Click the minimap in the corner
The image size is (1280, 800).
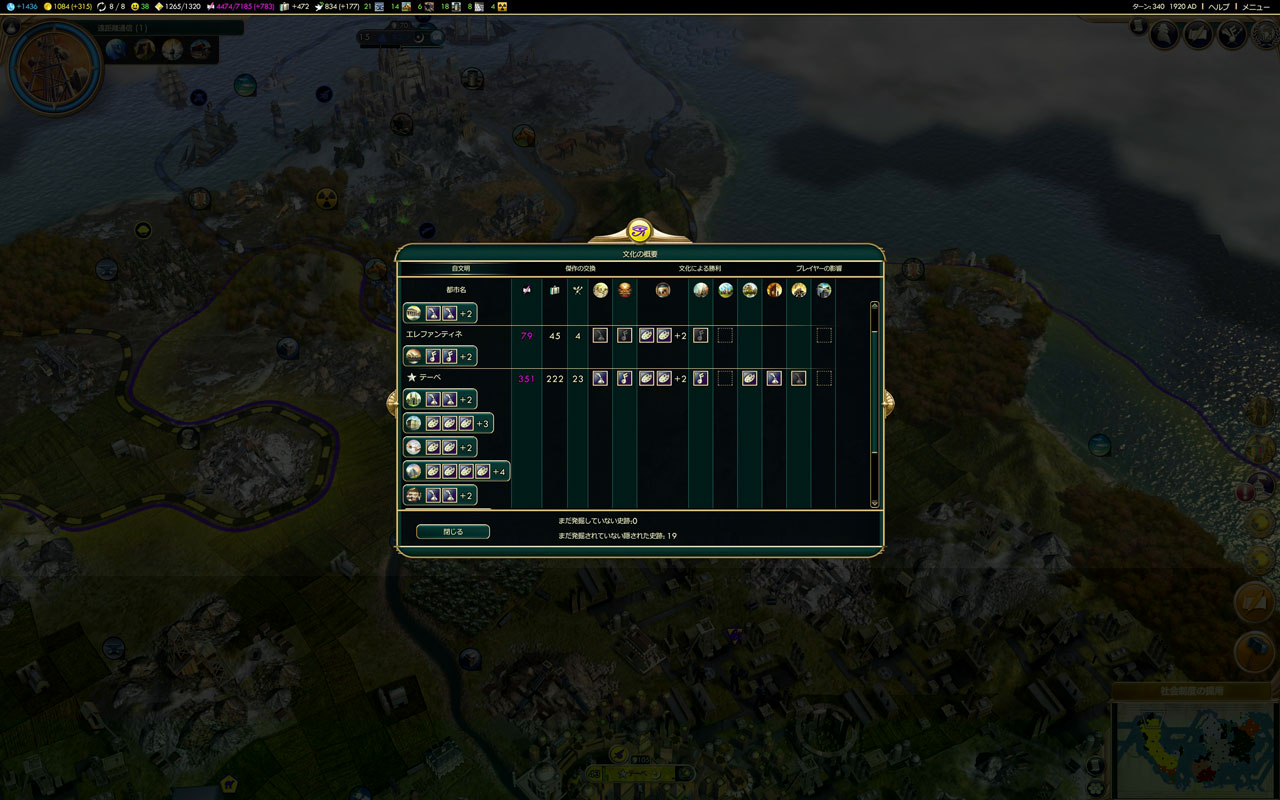[x=1195, y=748]
